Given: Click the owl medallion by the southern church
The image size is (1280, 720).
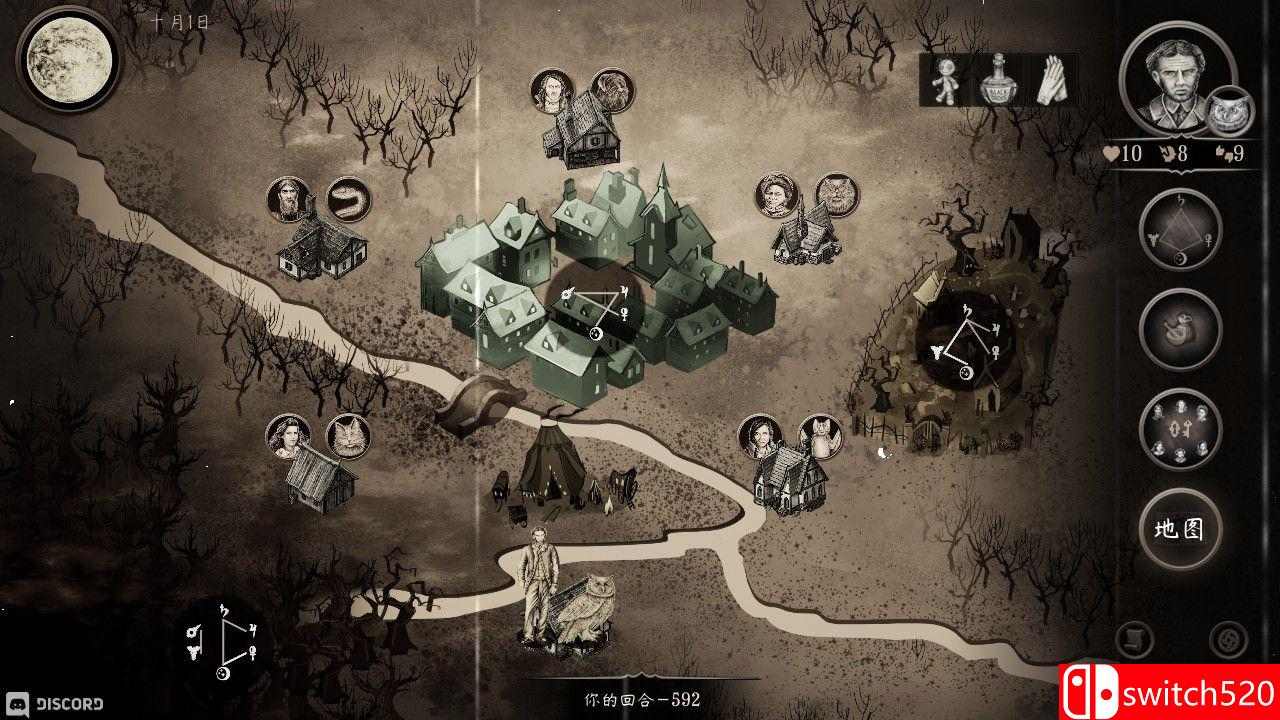Looking at the screenshot, I should pos(822,437).
